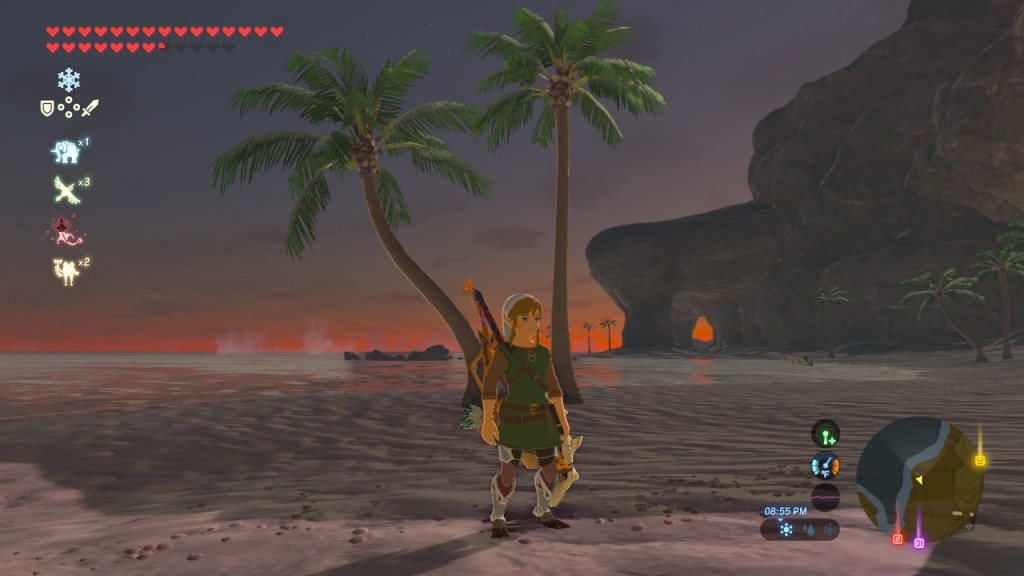Open the weather forecast panel
1024x576 pixels.
point(798,529)
